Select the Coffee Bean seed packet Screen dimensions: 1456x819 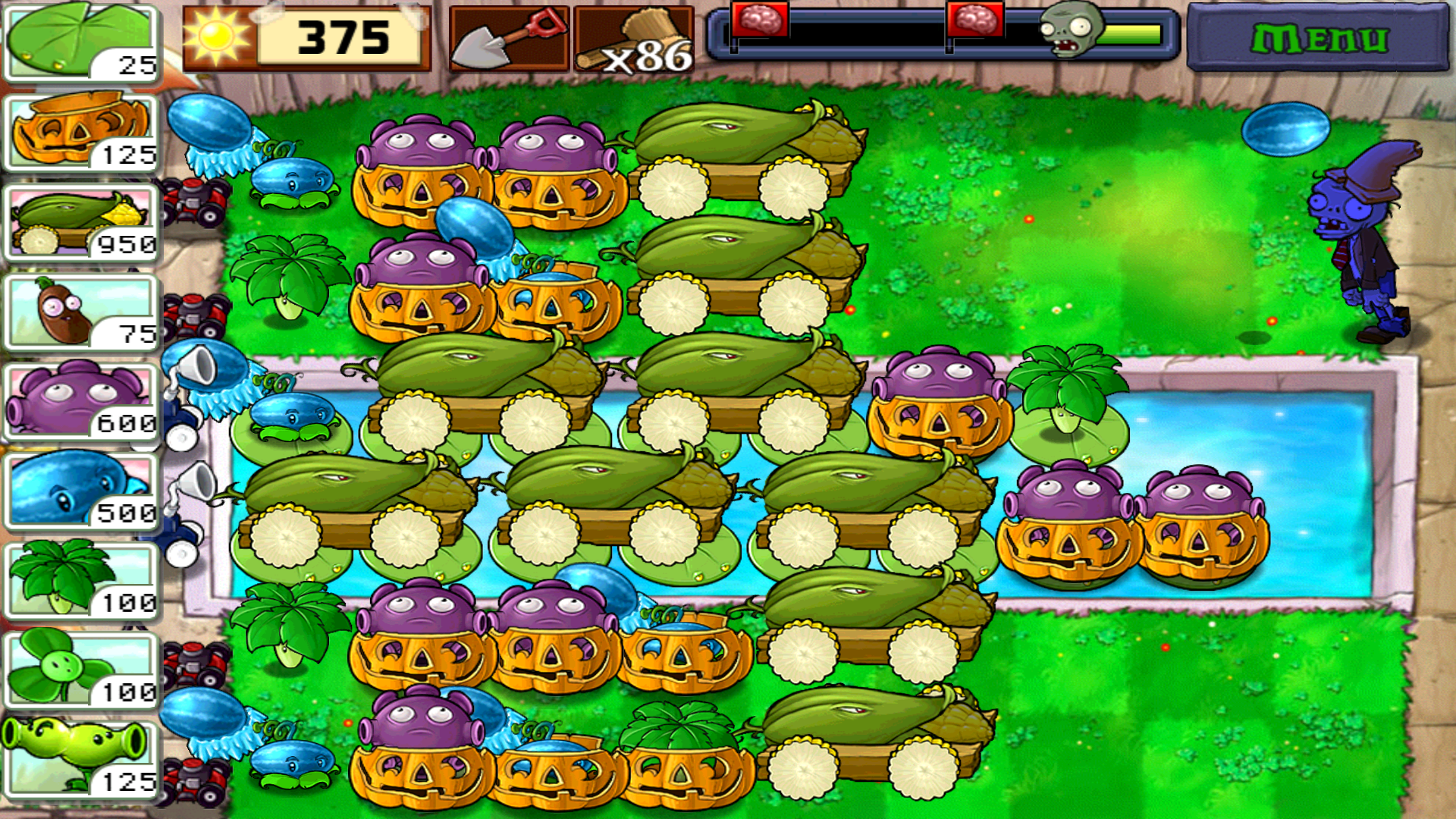pyautogui.click(x=80, y=311)
